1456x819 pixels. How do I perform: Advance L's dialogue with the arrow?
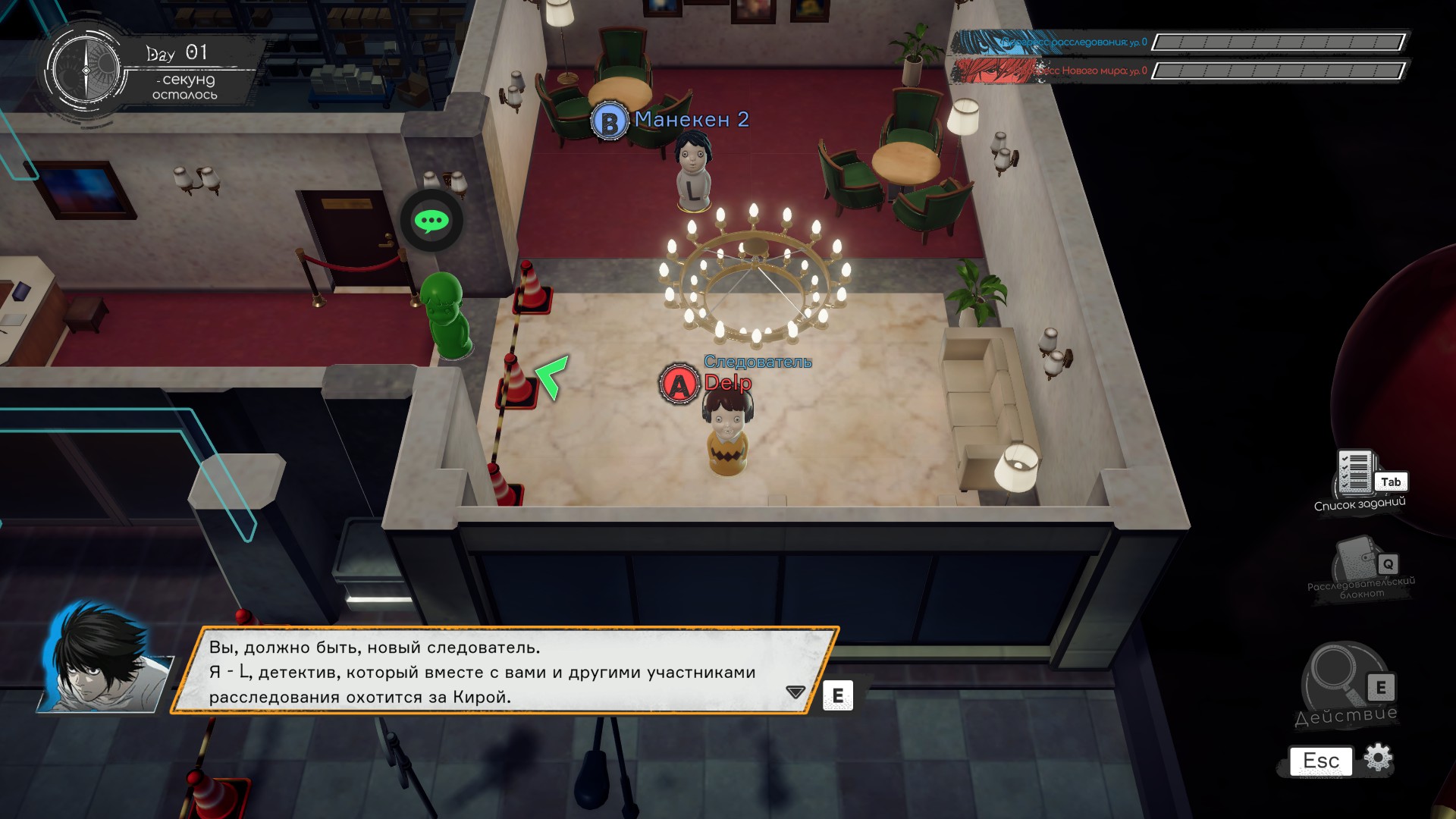tap(795, 692)
